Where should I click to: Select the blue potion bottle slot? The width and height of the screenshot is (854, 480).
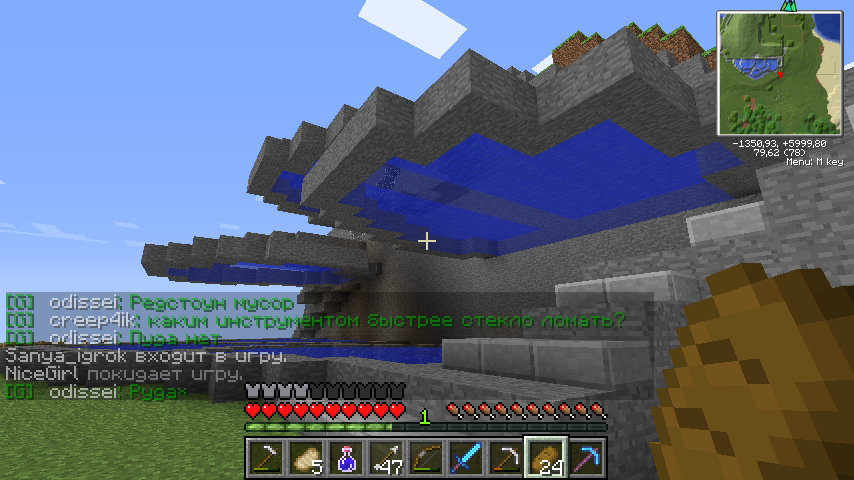pos(345,459)
